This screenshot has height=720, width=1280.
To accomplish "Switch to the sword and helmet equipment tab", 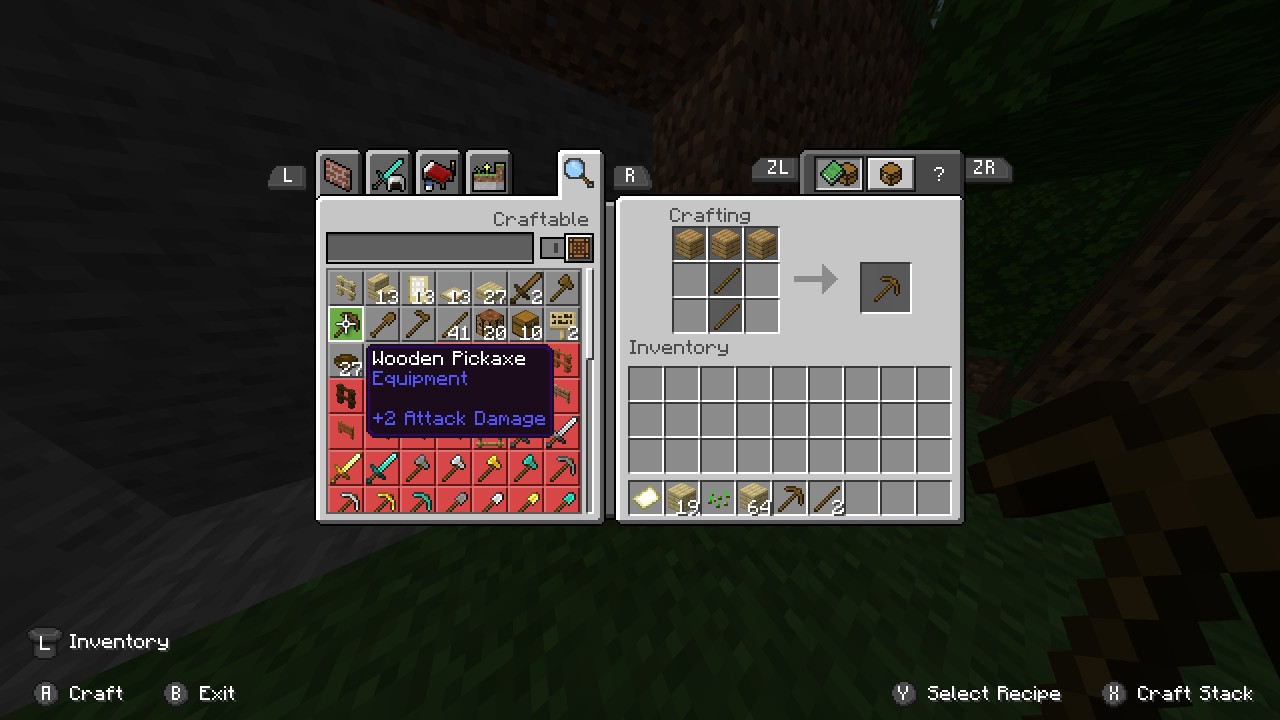I will 388,175.
